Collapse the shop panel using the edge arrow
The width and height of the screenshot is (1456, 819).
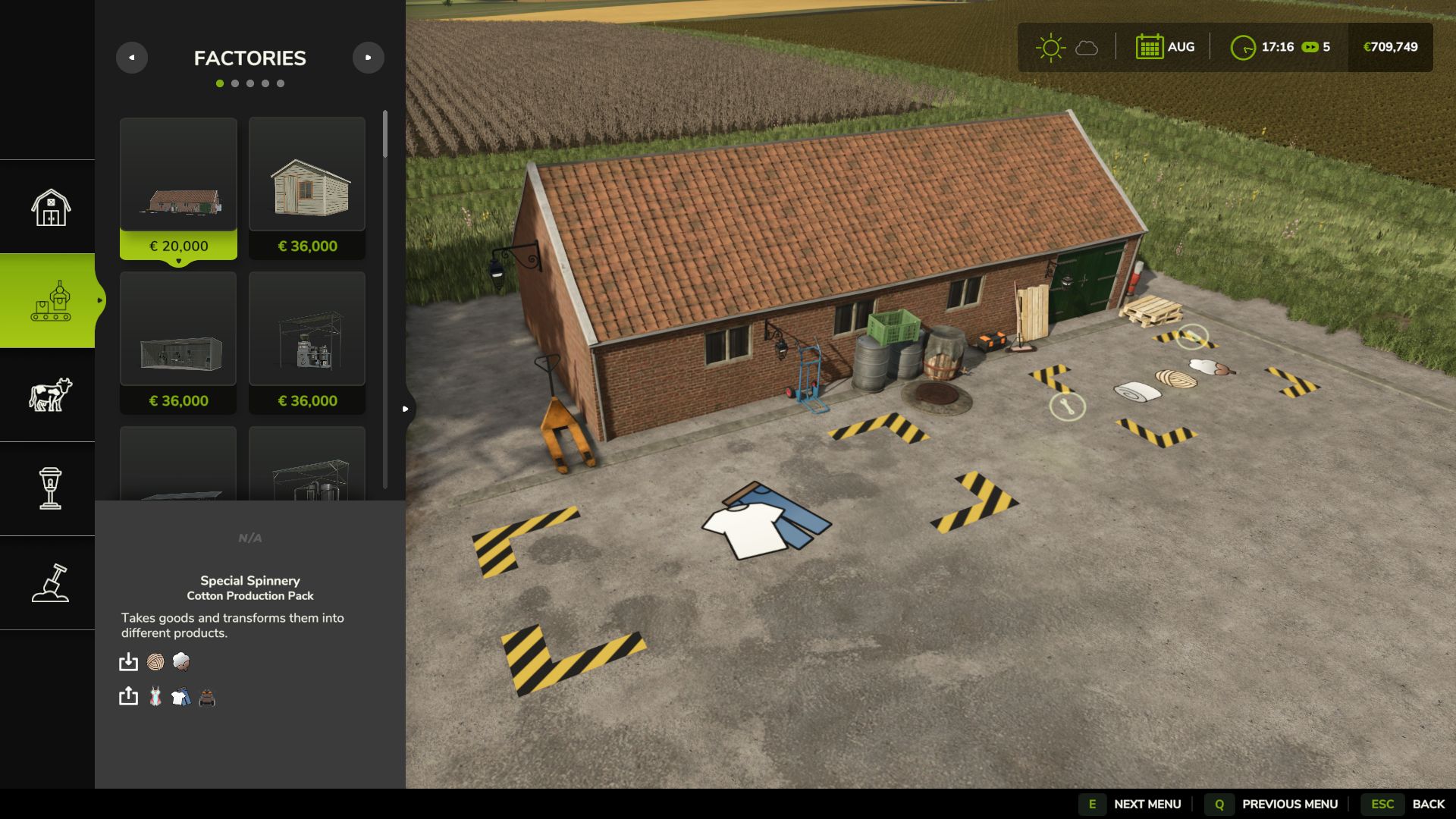pyautogui.click(x=404, y=407)
